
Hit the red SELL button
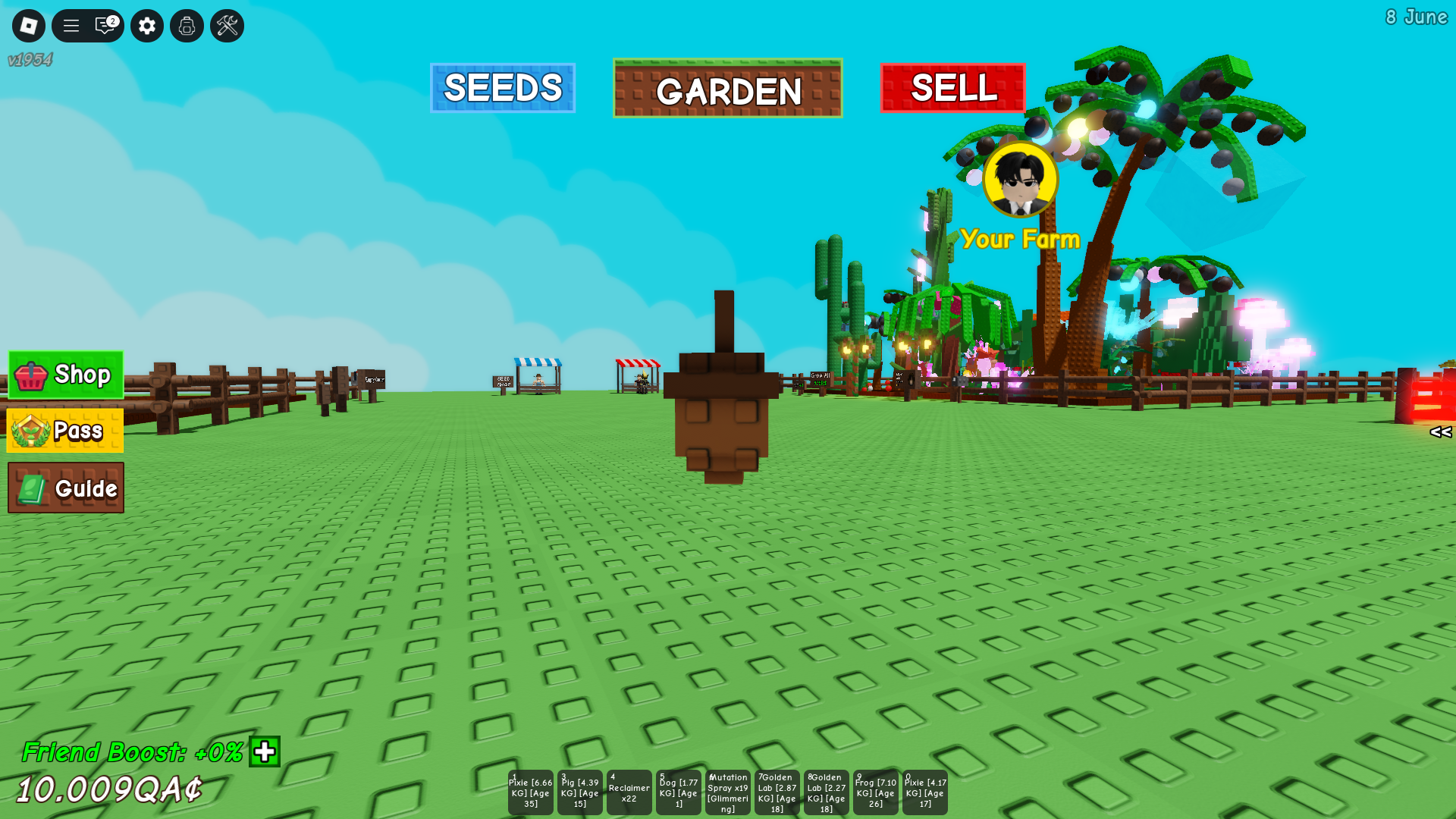952,88
